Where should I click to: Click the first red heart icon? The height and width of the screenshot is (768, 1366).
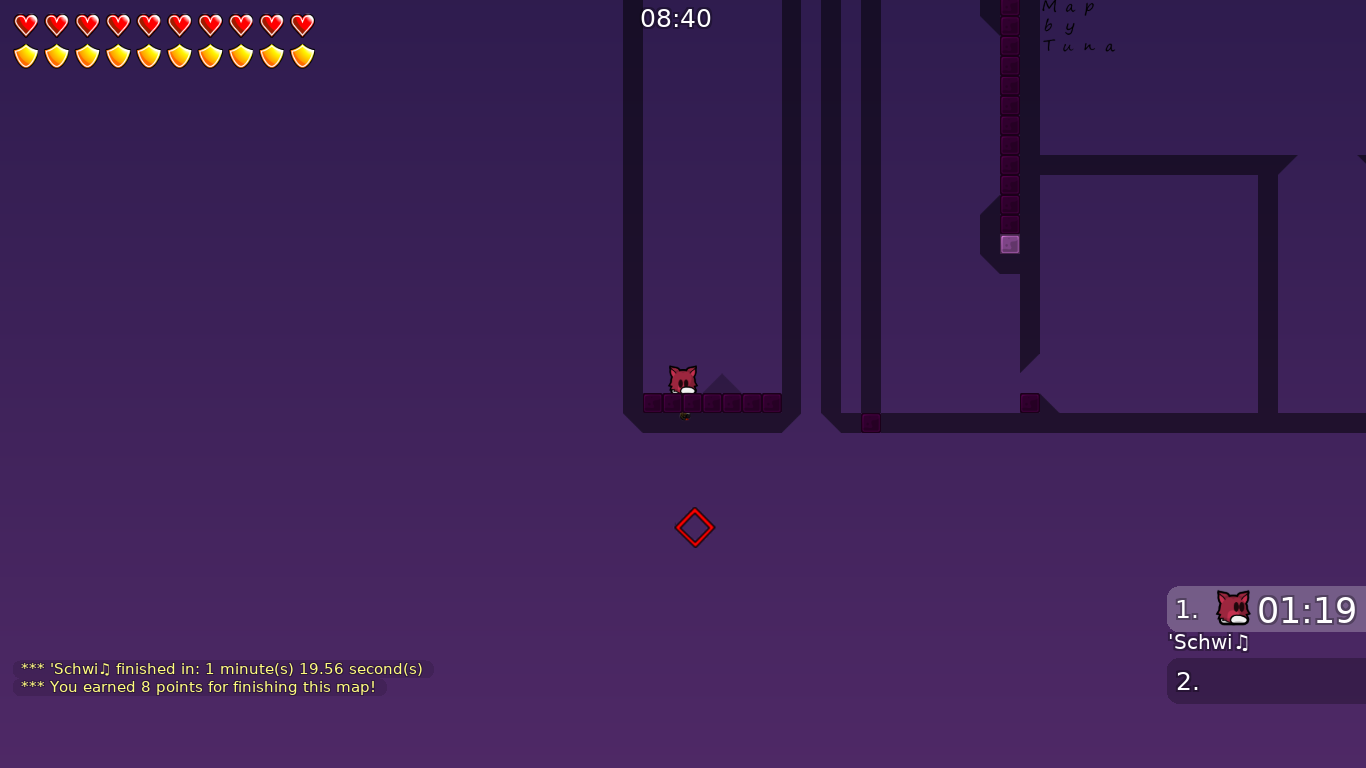click(x=25, y=25)
